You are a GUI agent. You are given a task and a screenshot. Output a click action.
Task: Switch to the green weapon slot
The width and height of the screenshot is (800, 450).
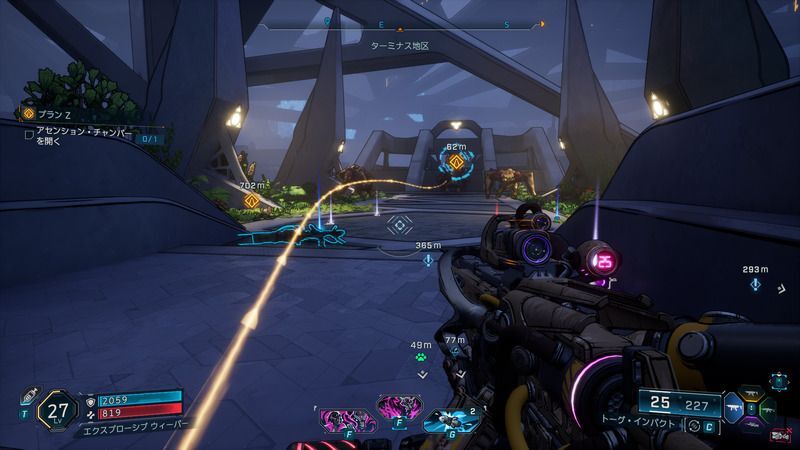(x=769, y=409)
